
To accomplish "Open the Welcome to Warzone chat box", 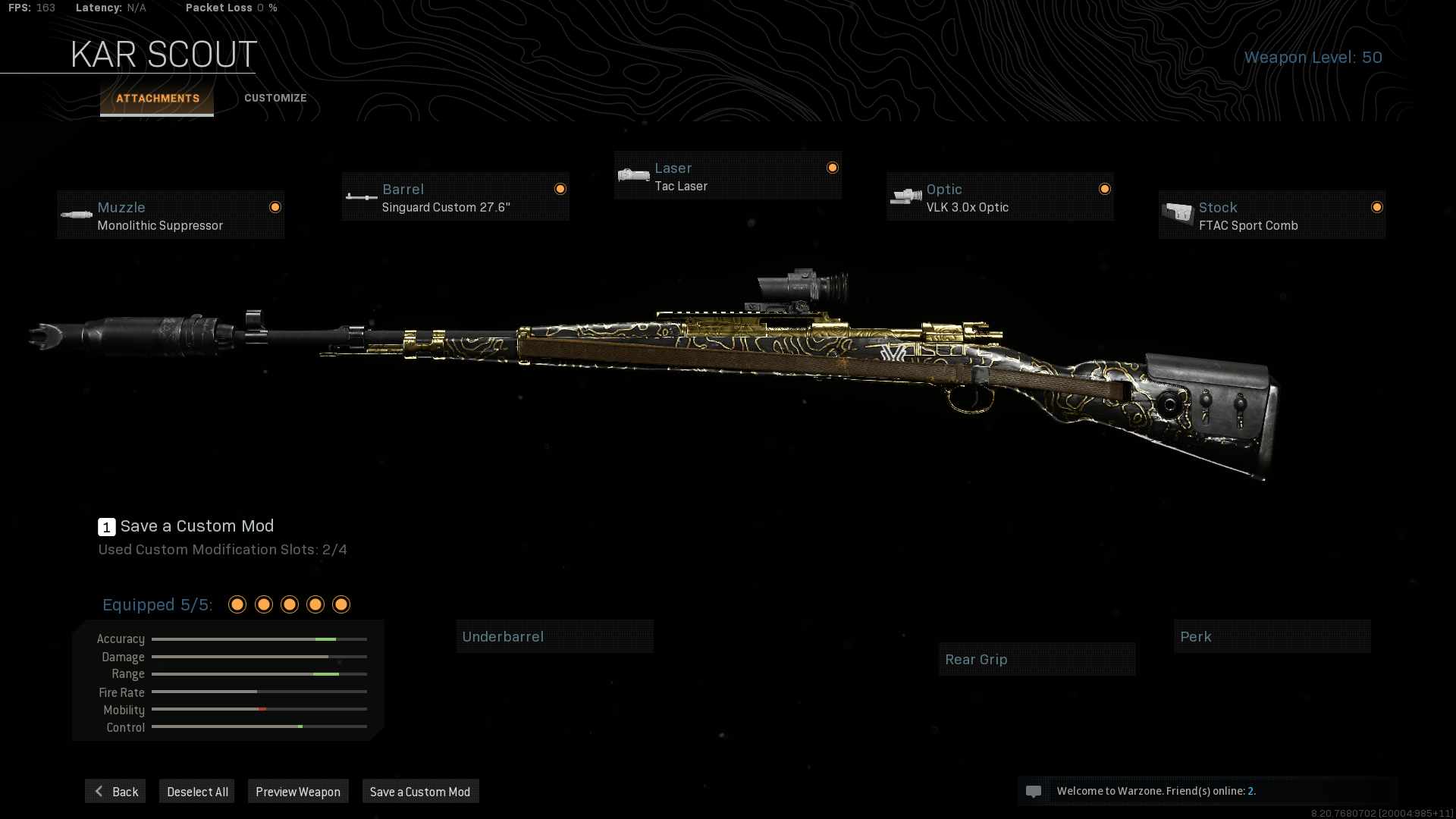I will (x=1207, y=791).
